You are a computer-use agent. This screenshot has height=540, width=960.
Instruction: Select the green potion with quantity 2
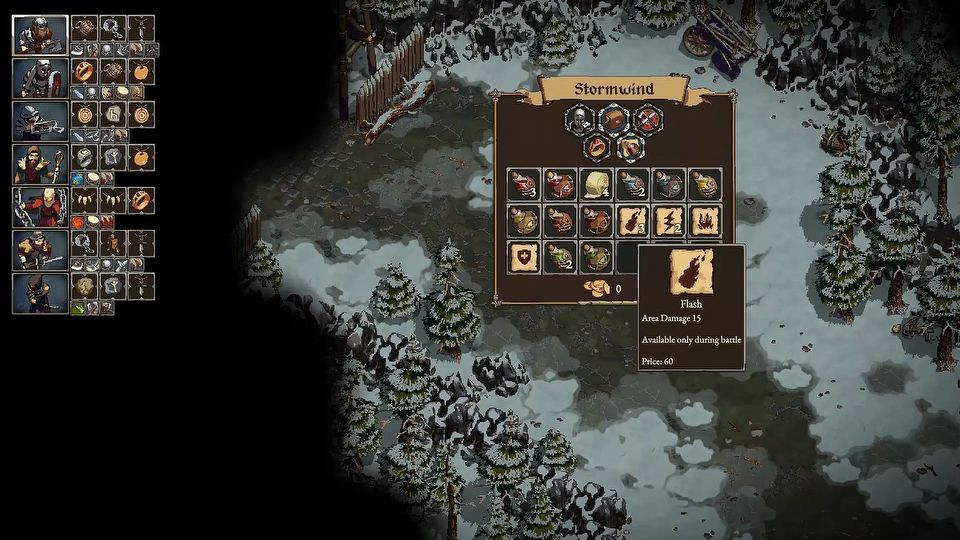tap(558, 256)
